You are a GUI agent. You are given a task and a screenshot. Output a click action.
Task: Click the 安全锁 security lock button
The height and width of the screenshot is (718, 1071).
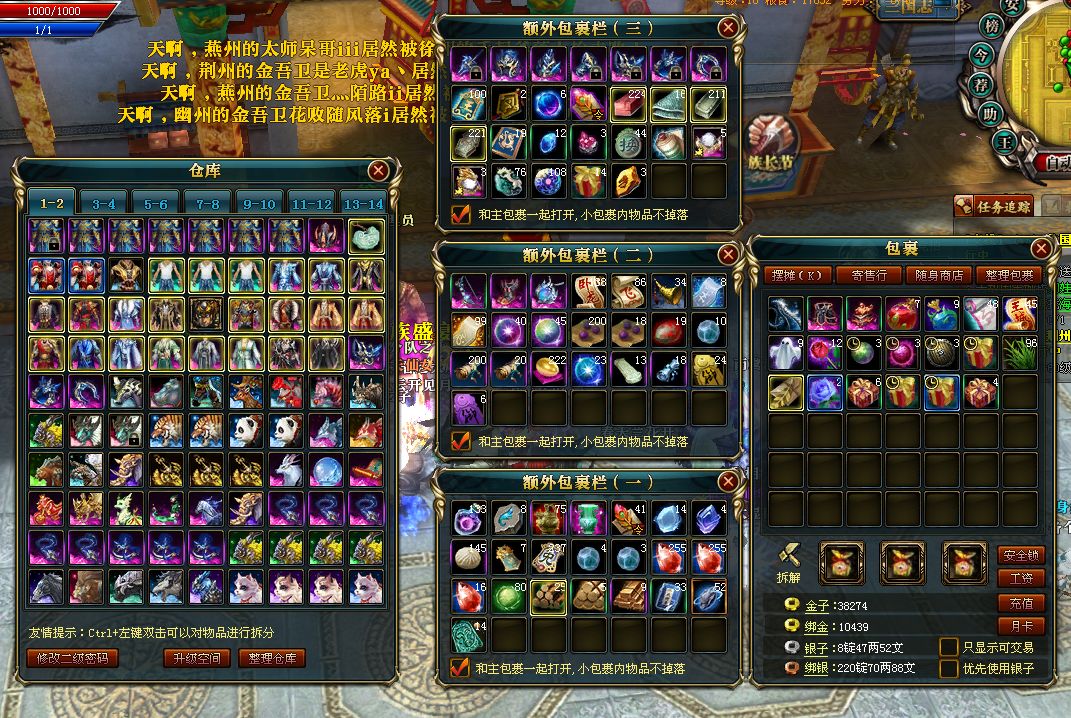pyautogui.click(x=1020, y=555)
